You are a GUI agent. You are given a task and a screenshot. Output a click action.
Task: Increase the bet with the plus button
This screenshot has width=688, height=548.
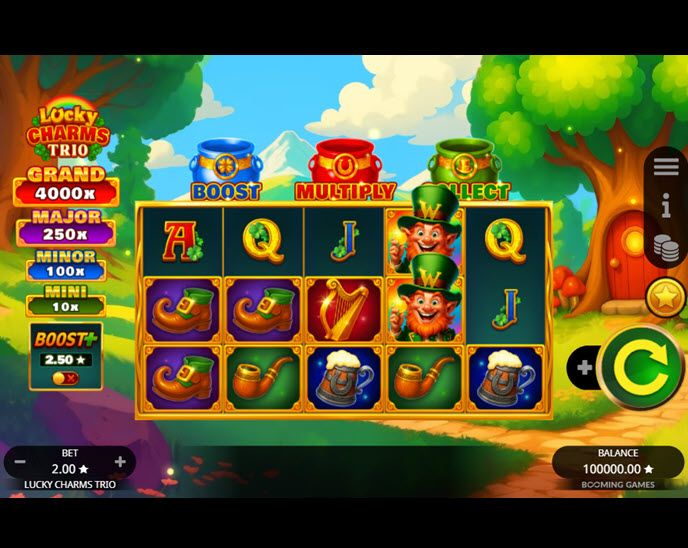tap(120, 462)
